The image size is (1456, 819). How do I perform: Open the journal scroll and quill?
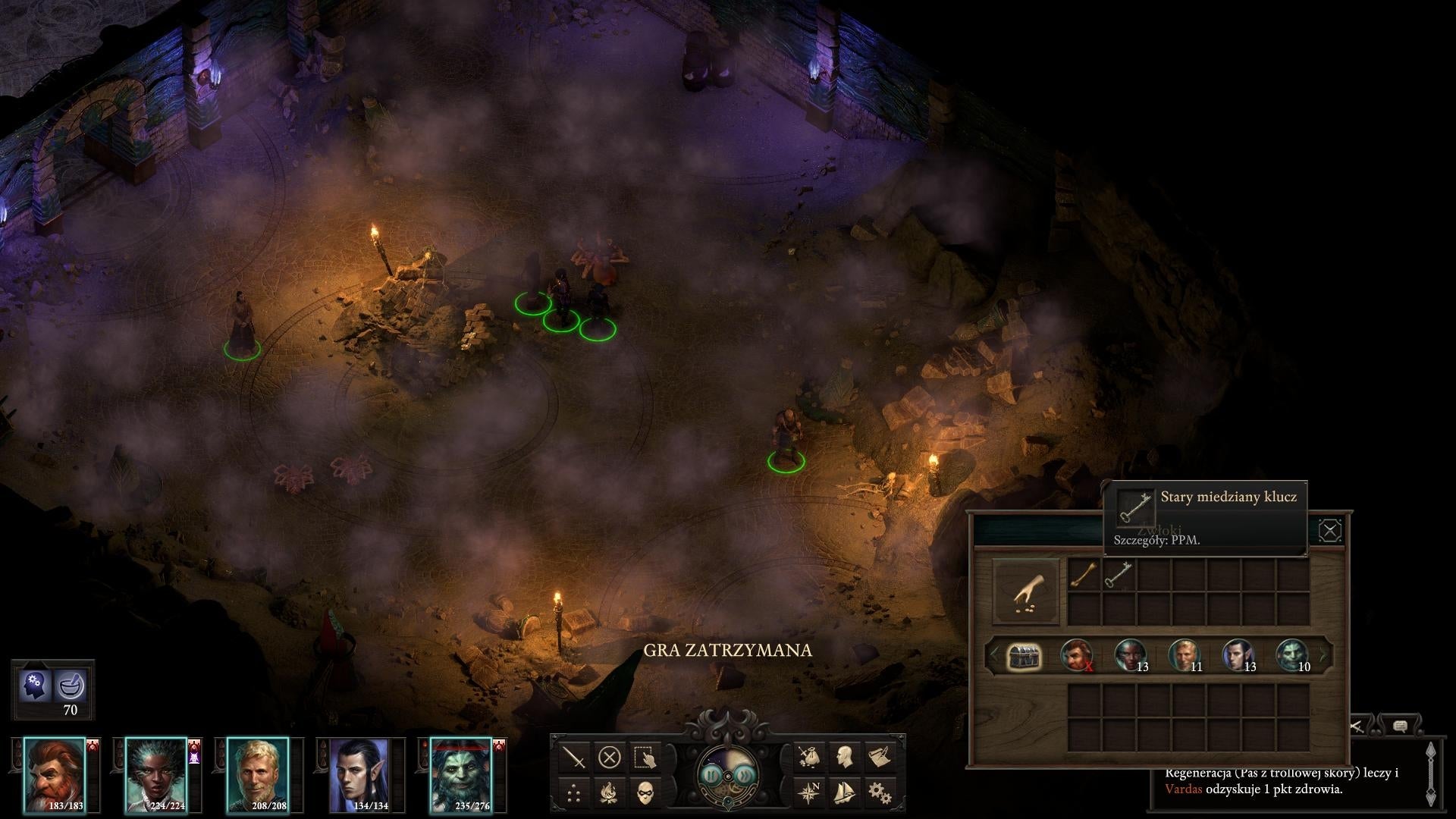coord(880,757)
